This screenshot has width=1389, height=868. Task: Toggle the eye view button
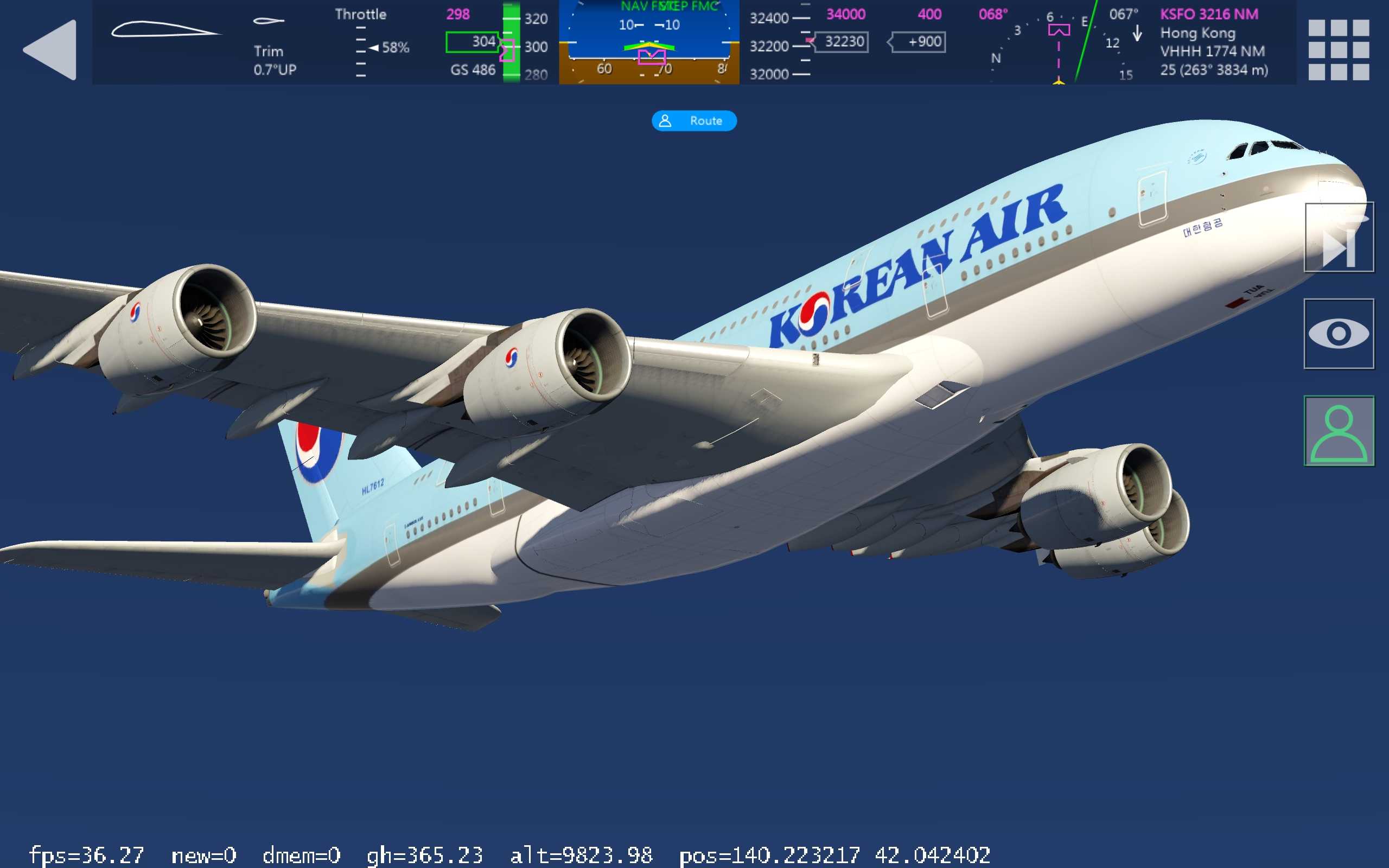tap(1339, 334)
